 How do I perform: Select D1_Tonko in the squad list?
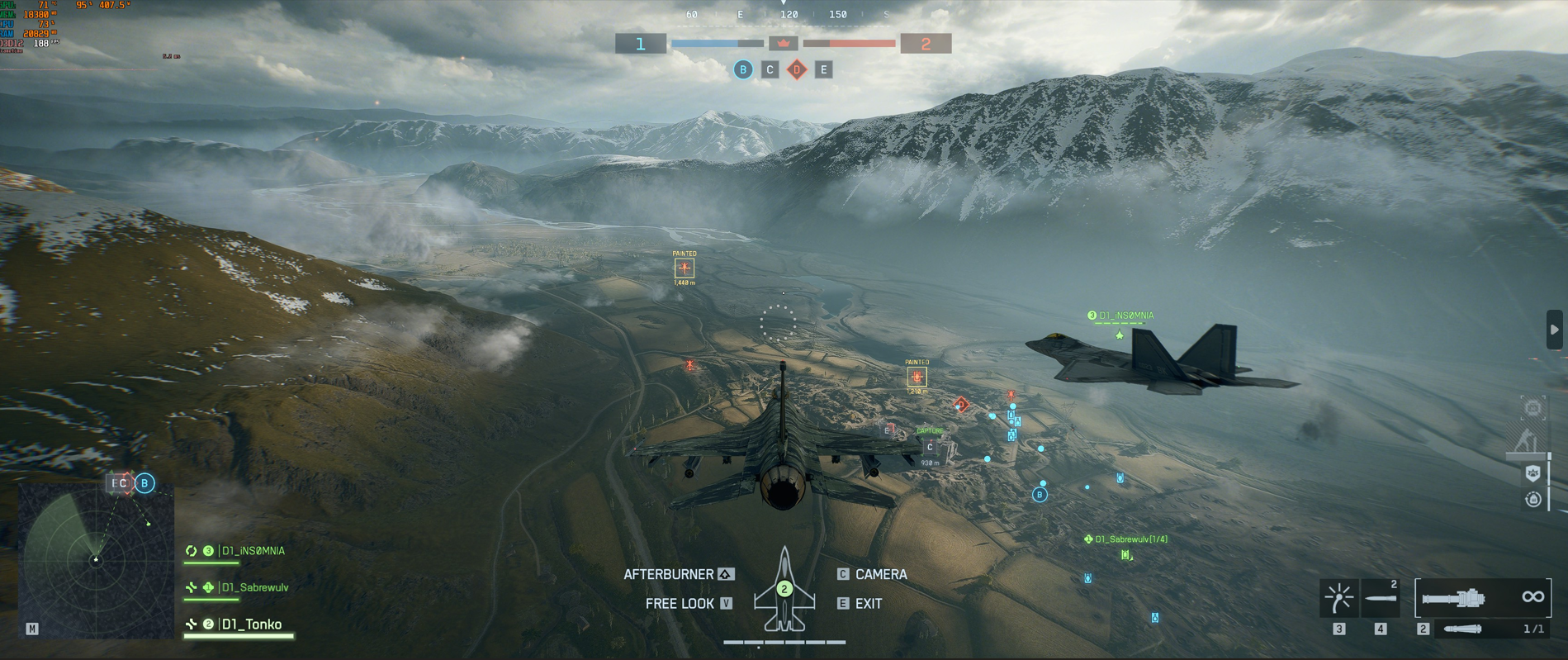[x=251, y=624]
